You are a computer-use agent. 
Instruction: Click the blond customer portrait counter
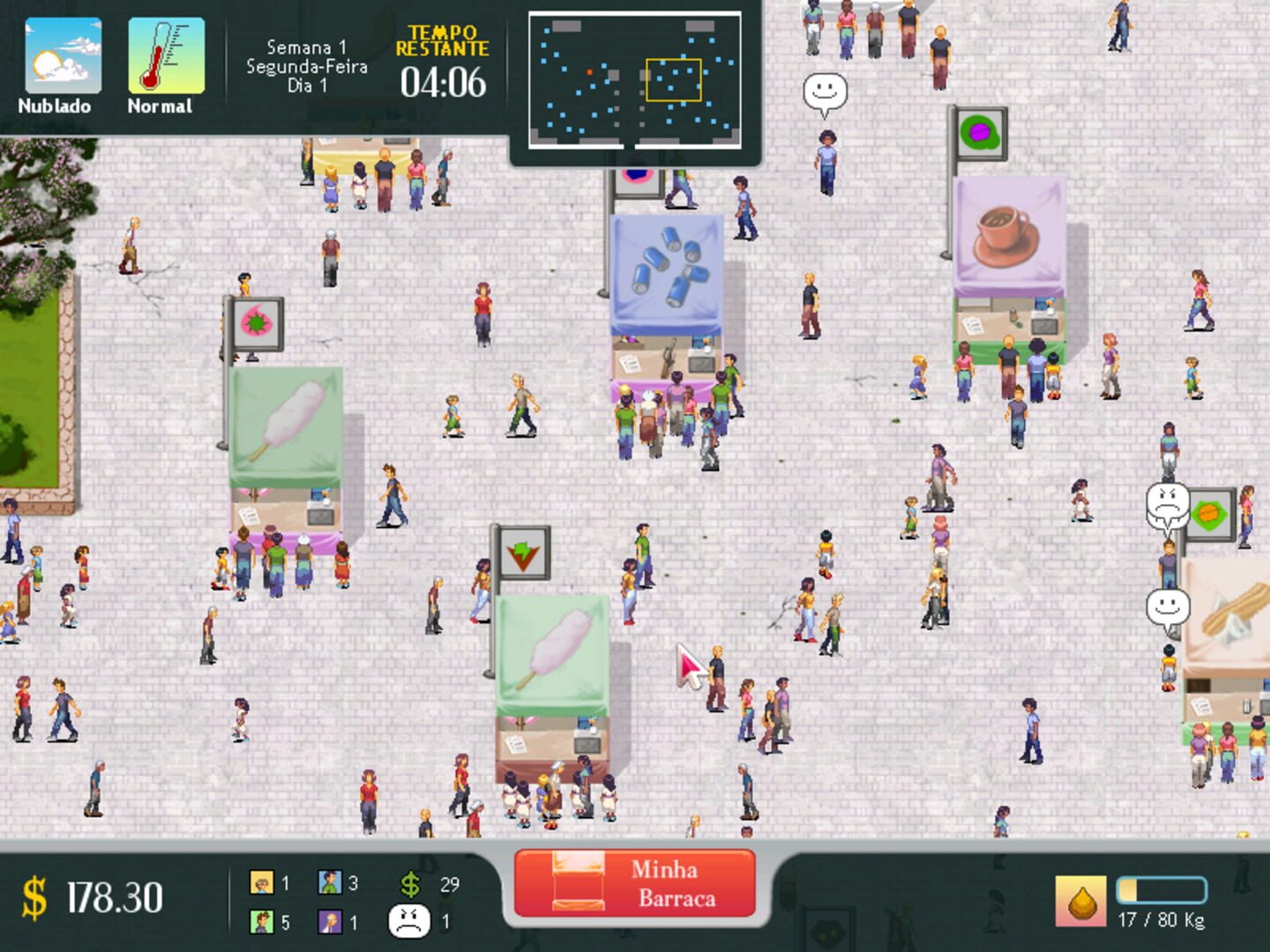coord(261,880)
